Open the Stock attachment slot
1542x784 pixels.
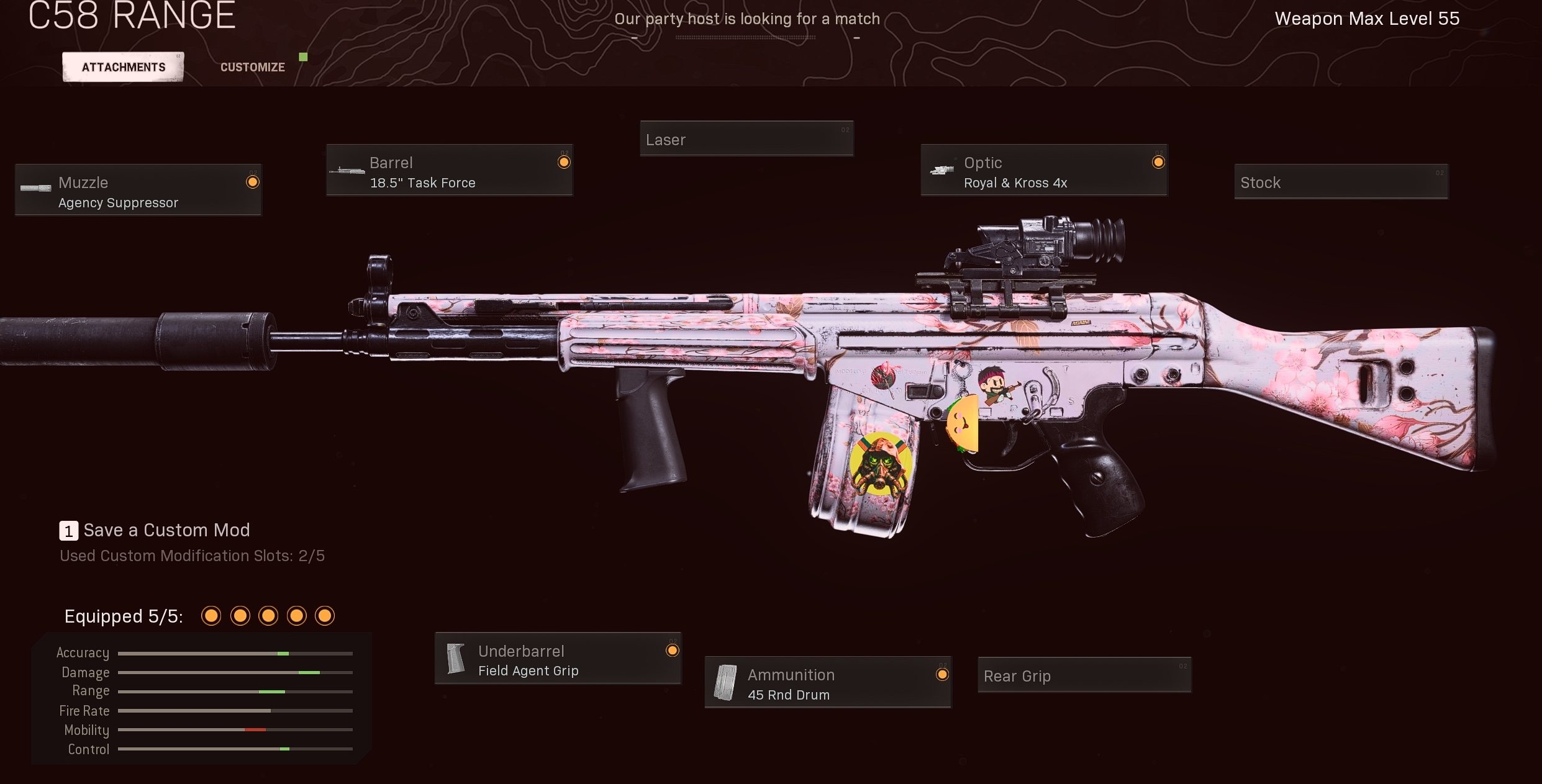[1340, 182]
